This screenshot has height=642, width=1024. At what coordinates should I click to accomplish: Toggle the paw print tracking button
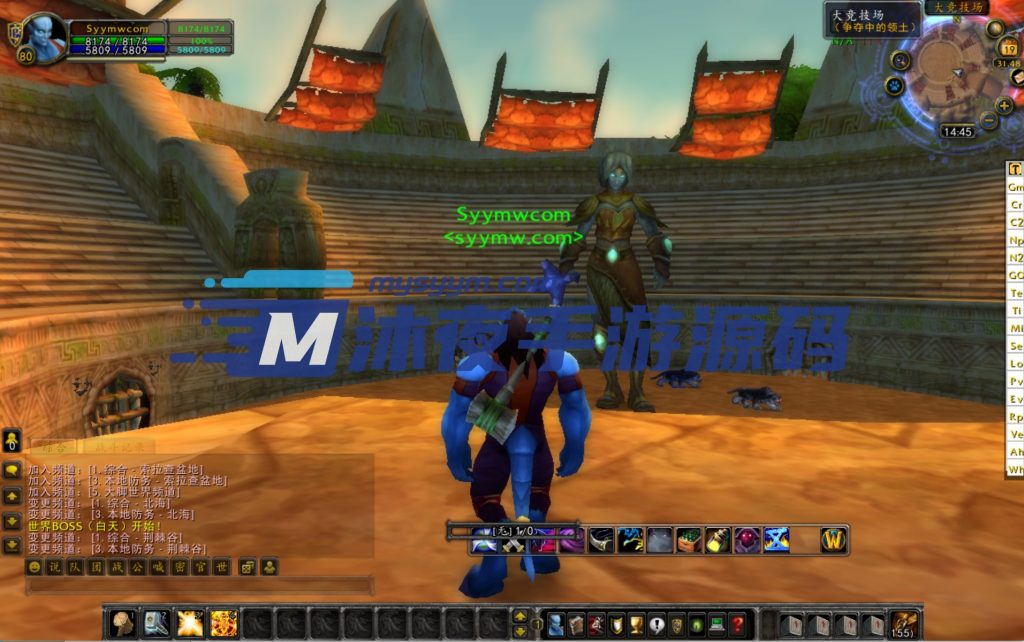[x=894, y=86]
